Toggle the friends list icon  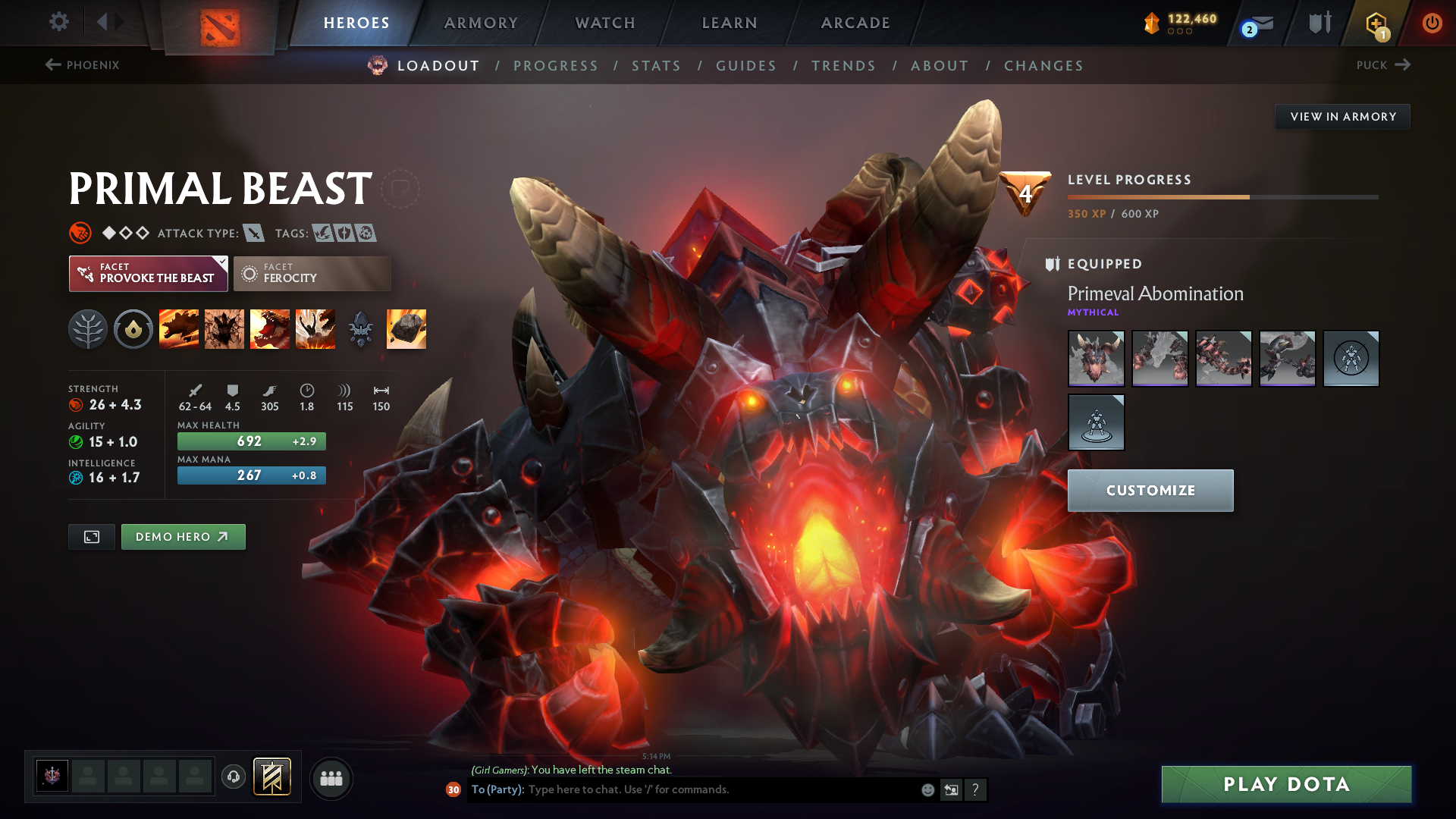coord(331,778)
